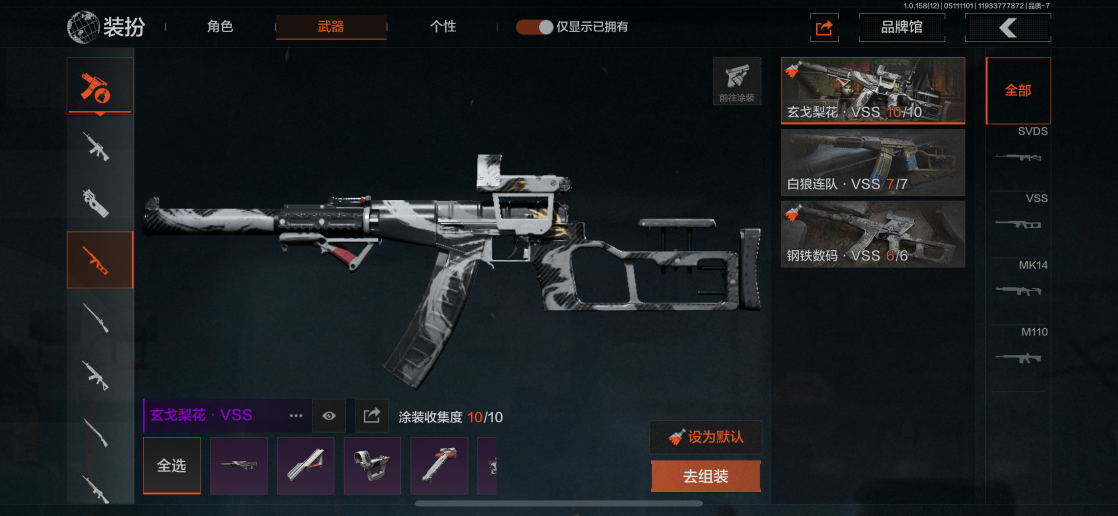The width and height of the screenshot is (1118, 516).
Task: Click the 去组装 assemble button
Action: tap(706, 477)
